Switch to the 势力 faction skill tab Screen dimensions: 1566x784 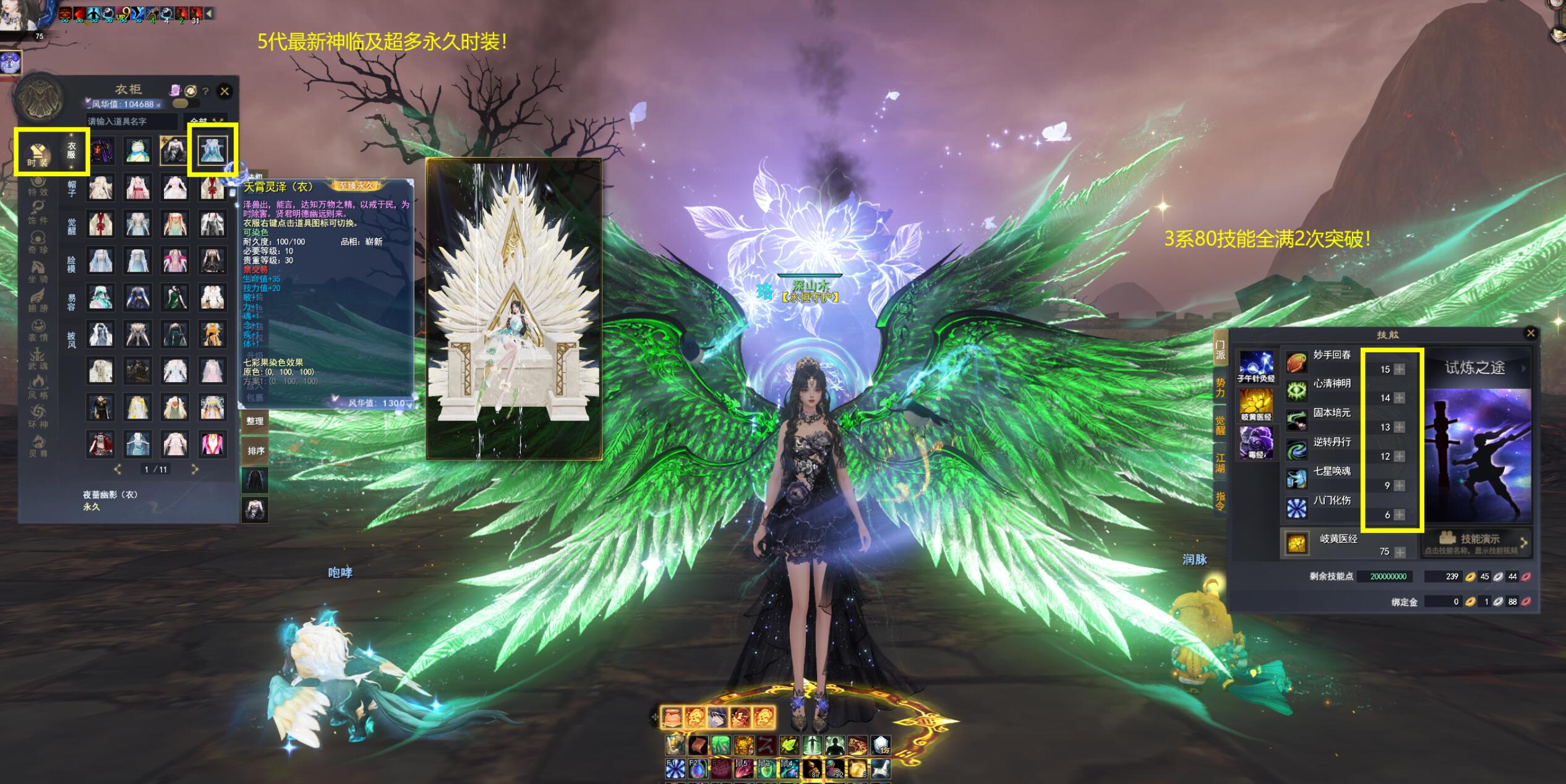click(x=1220, y=388)
